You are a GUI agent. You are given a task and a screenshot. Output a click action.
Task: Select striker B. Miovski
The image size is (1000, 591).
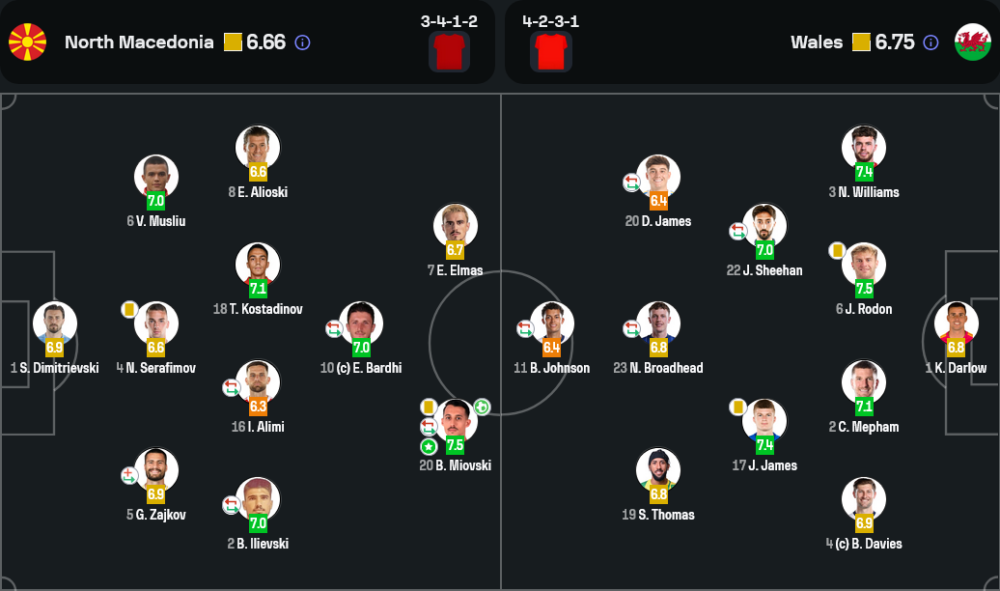455,422
